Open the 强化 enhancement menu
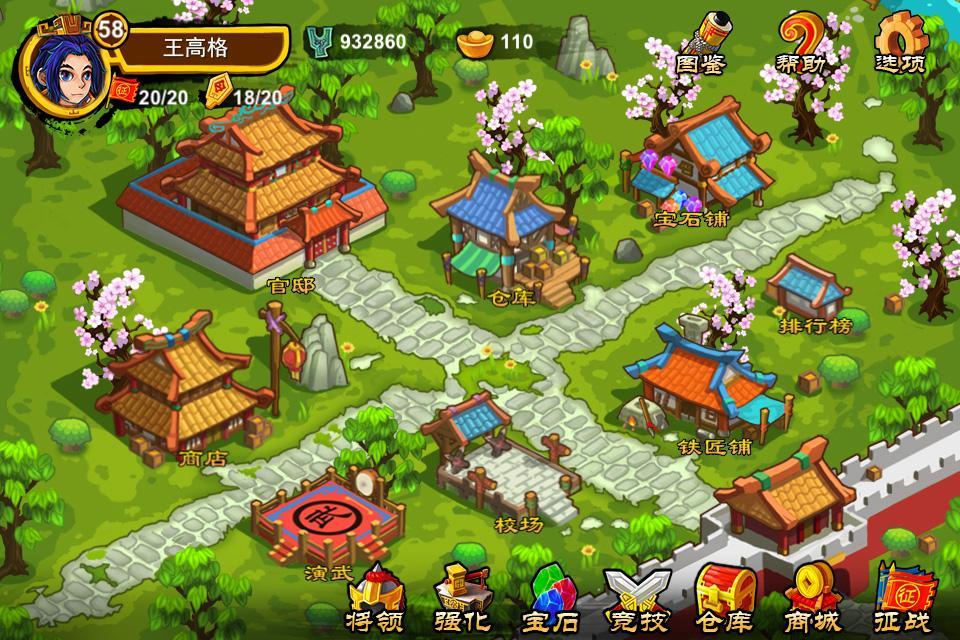Image resolution: width=960 pixels, height=640 pixels. pos(463,600)
